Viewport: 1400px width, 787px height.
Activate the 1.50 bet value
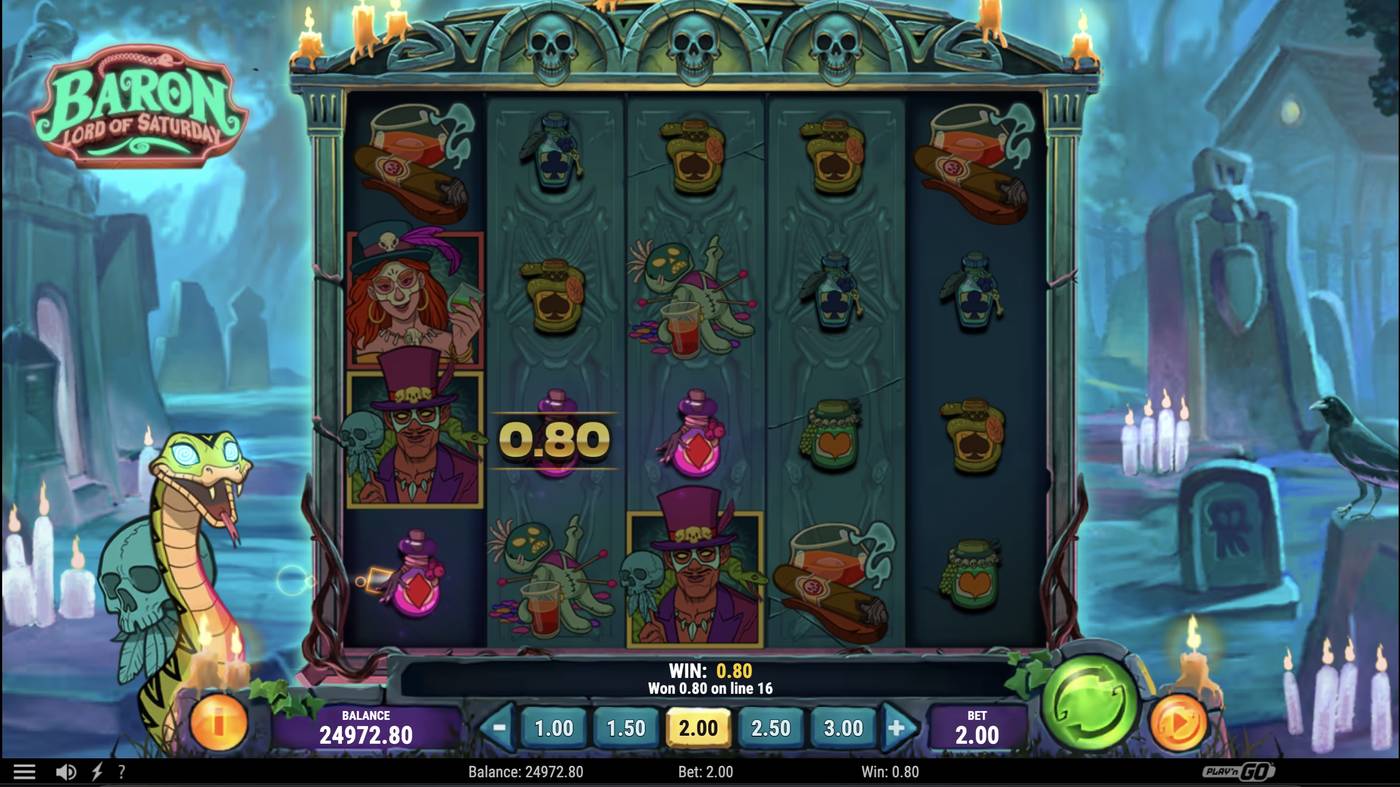(626, 728)
